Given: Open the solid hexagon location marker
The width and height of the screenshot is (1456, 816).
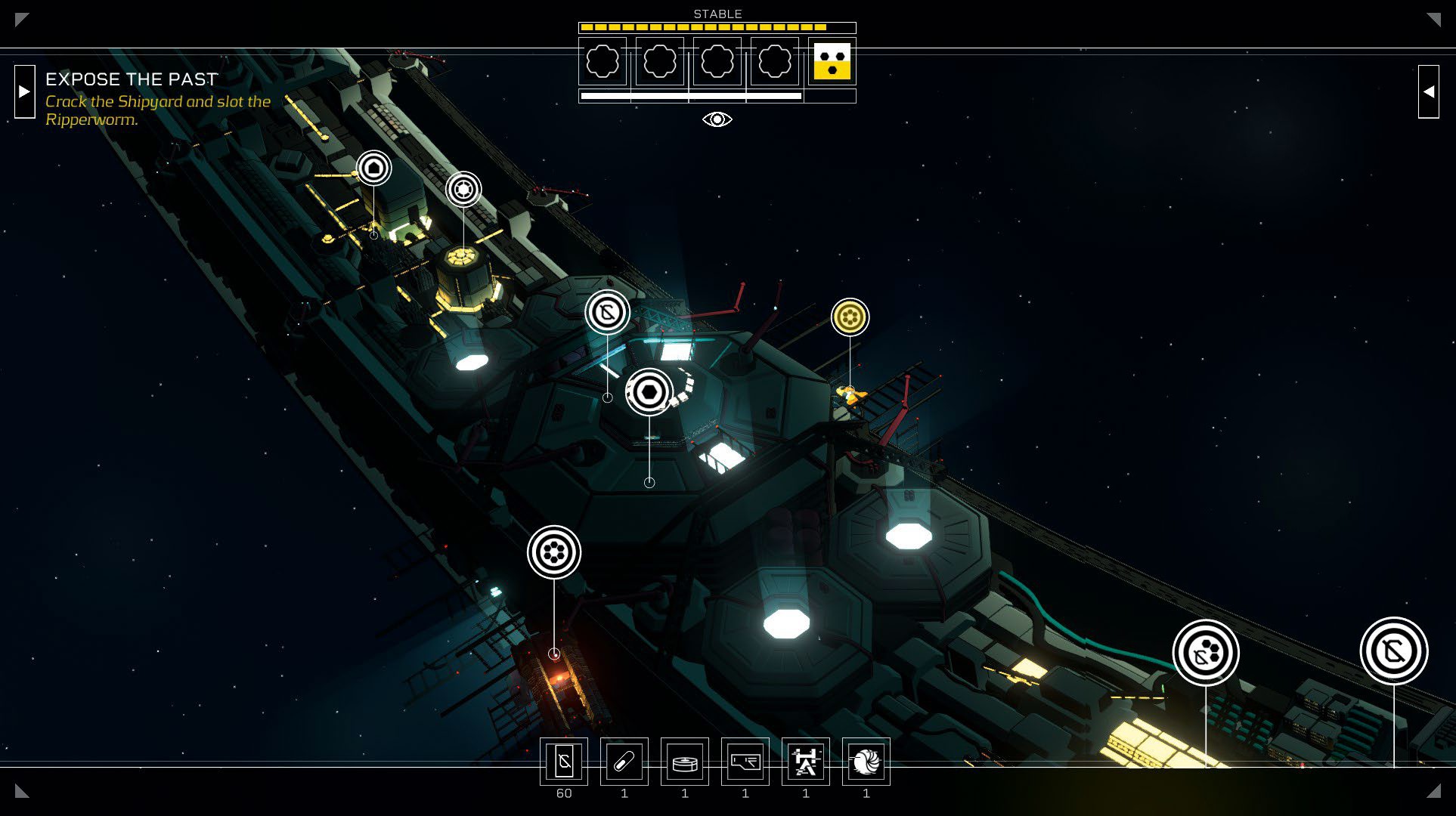Looking at the screenshot, I should [x=649, y=392].
